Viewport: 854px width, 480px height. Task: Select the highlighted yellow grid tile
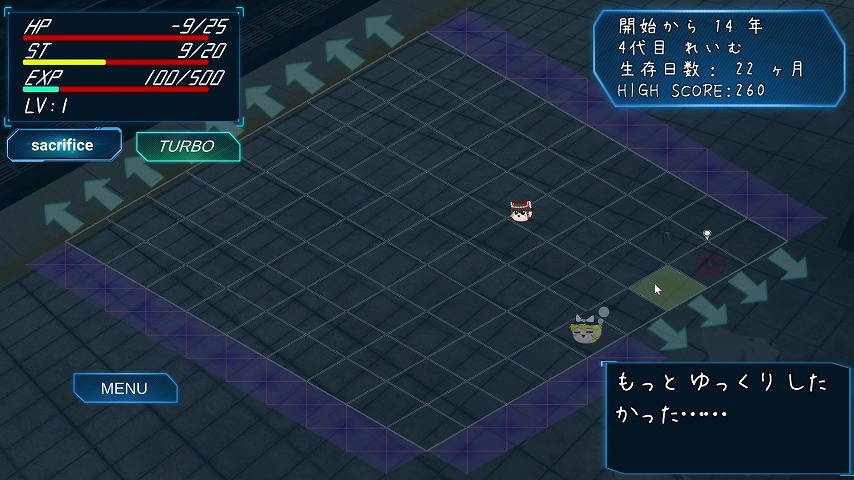tap(667, 285)
